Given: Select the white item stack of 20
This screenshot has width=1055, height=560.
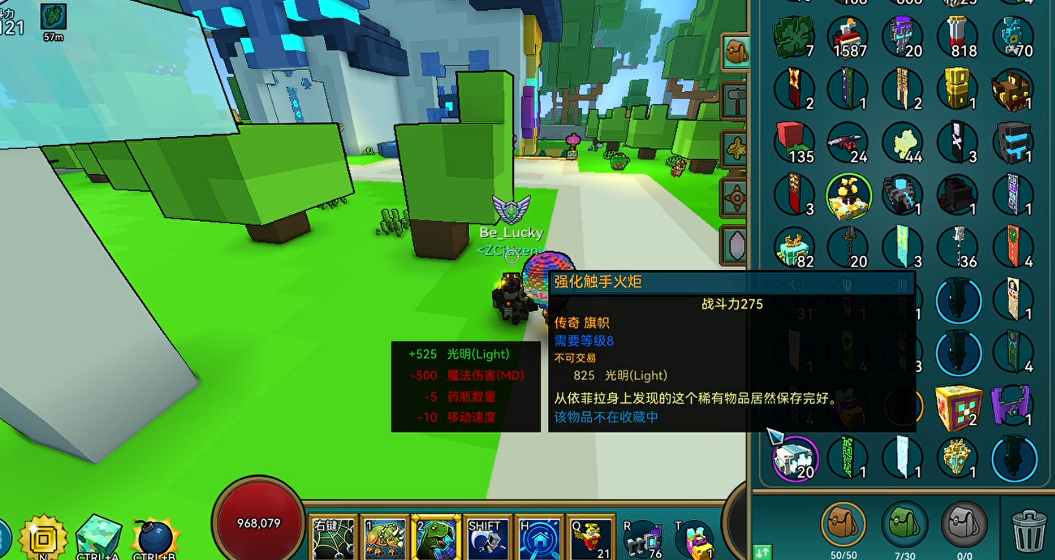Looking at the screenshot, I should (x=793, y=457).
